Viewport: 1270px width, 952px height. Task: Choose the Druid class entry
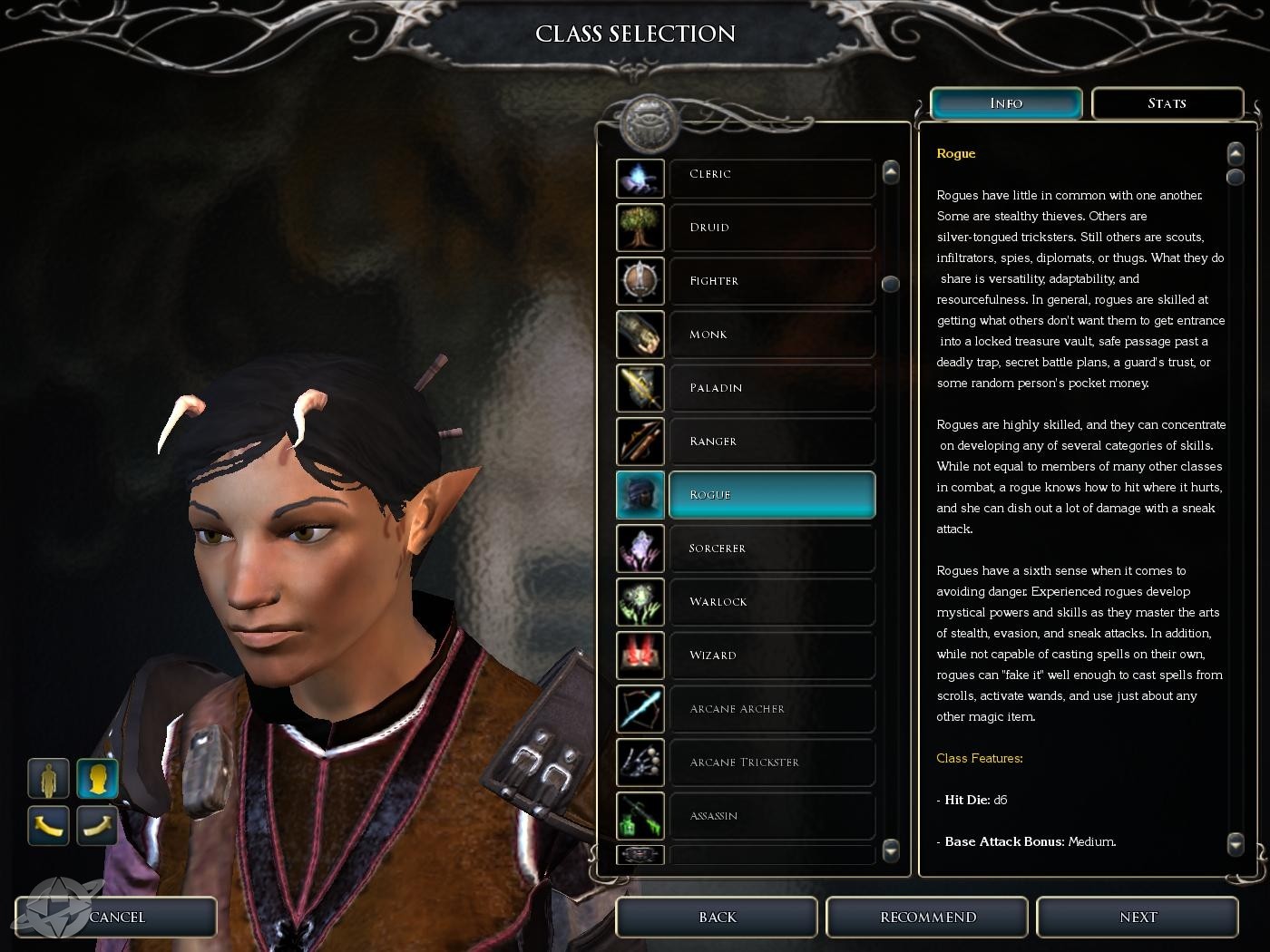(x=771, y=228)
